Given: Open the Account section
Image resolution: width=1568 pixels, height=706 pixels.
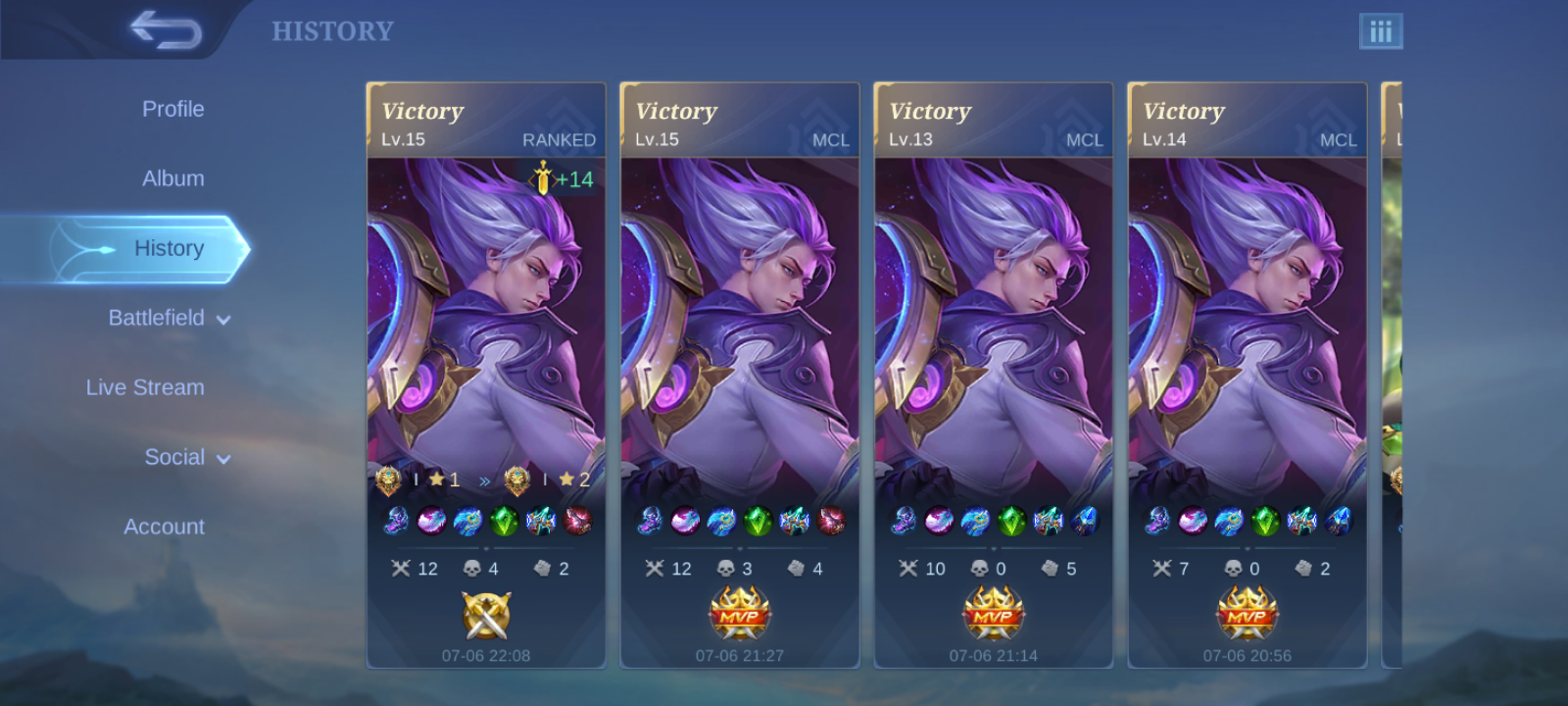Looking at the screenshot, I should click(x=163, y=527).
